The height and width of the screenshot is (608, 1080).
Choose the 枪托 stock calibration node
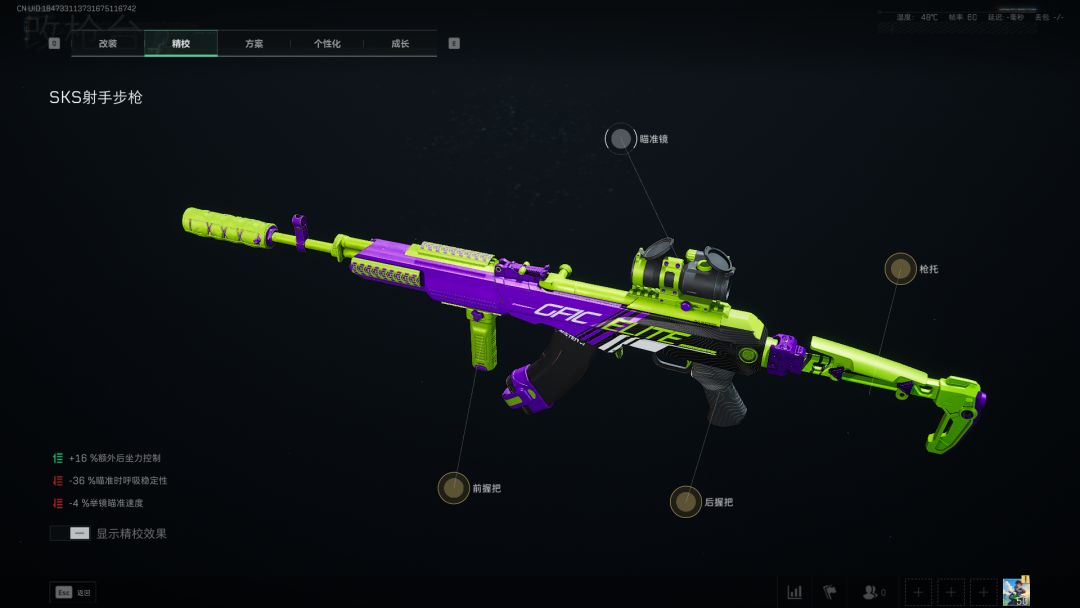pyautogui.click(x=900, y=268)
